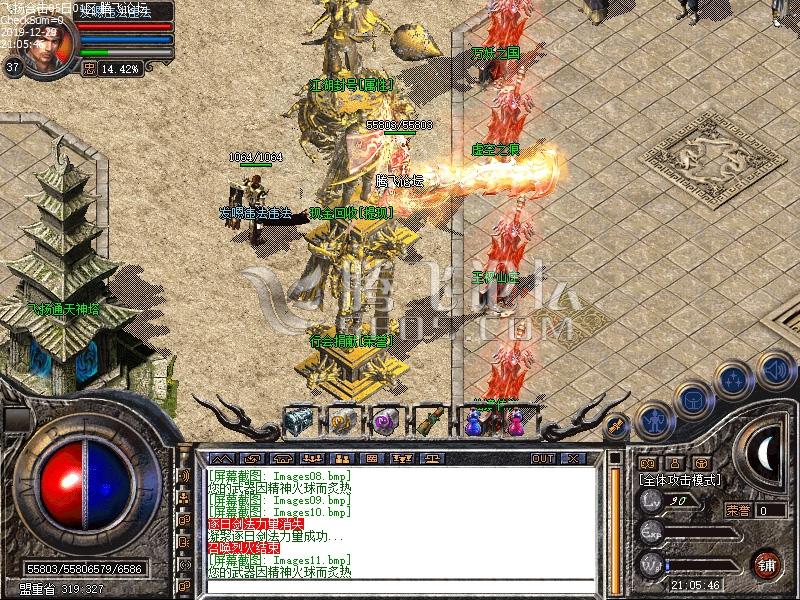
Task: Click the 忠 loyalty icon under portrait
Action: tap(88, 70)
